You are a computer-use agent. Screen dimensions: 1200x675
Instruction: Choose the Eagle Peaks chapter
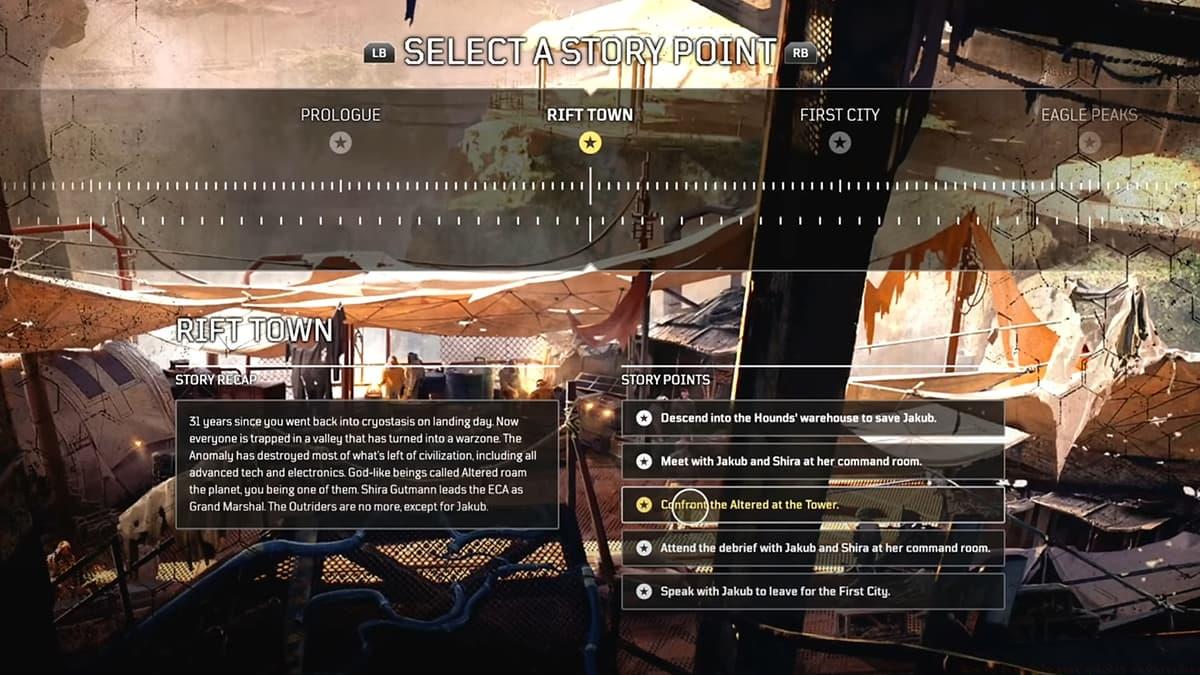coord(1088,129)
